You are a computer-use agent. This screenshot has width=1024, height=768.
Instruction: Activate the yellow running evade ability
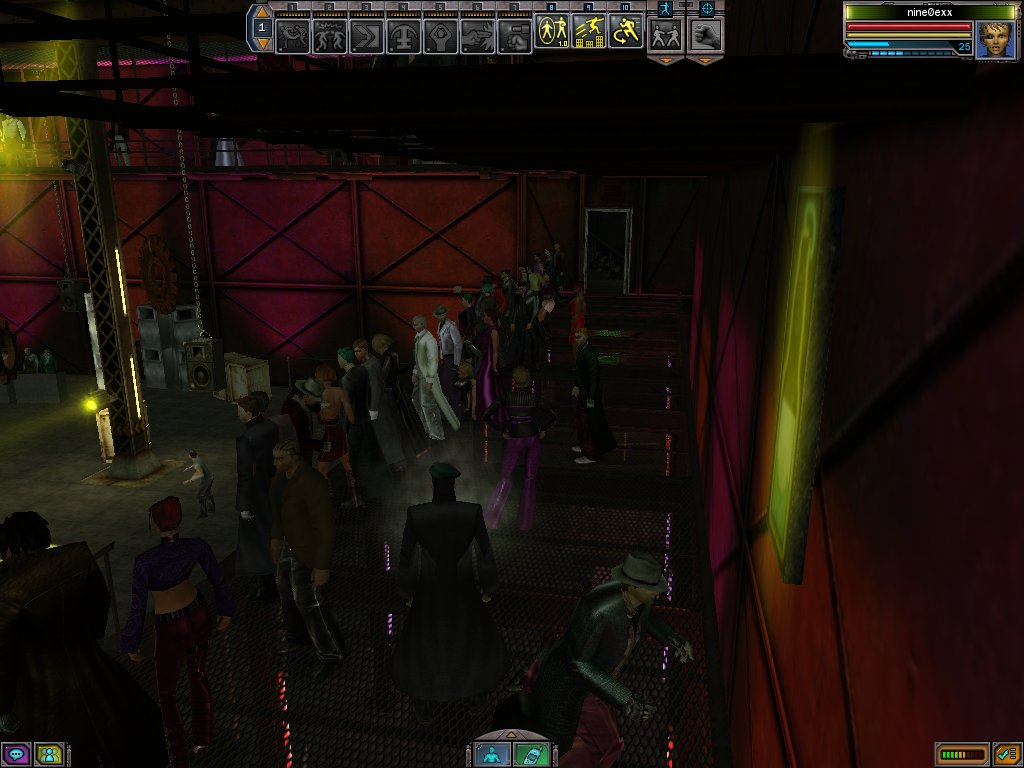pyautogui.click(x=626, y=33)
